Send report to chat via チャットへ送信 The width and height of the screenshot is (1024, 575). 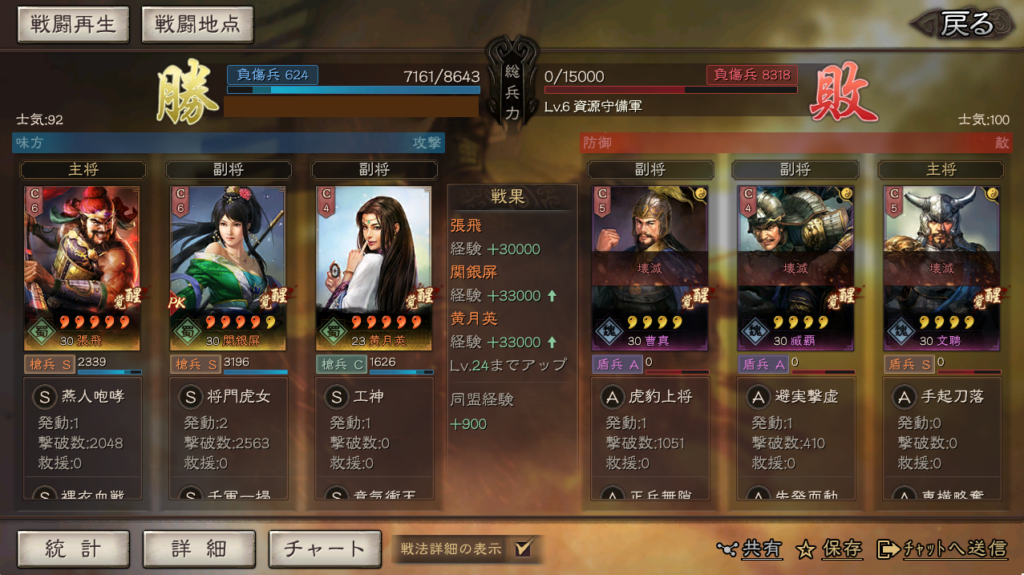coord(942,548)
